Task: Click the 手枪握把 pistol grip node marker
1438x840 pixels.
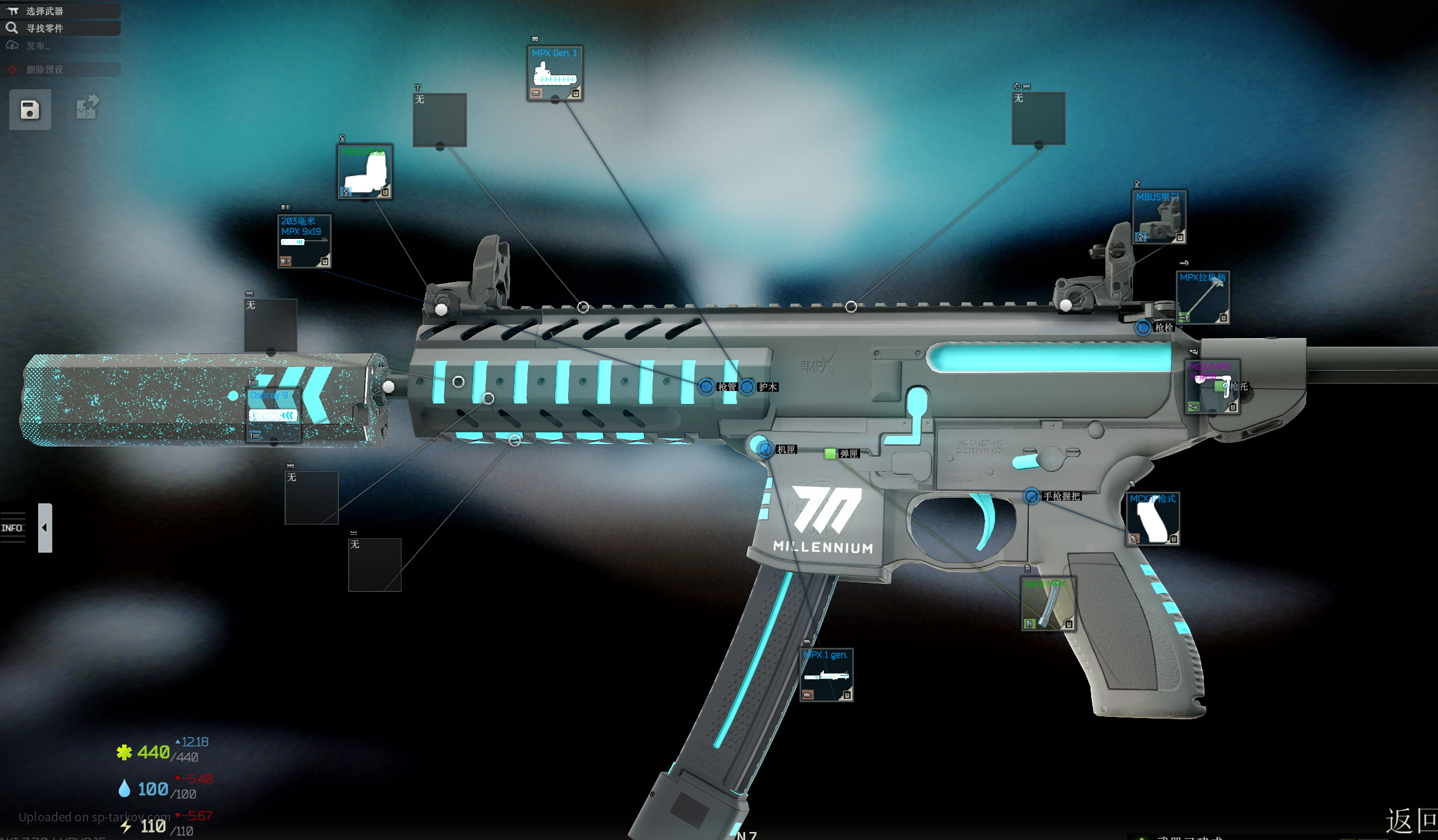Action: [x=1031, y=496]
